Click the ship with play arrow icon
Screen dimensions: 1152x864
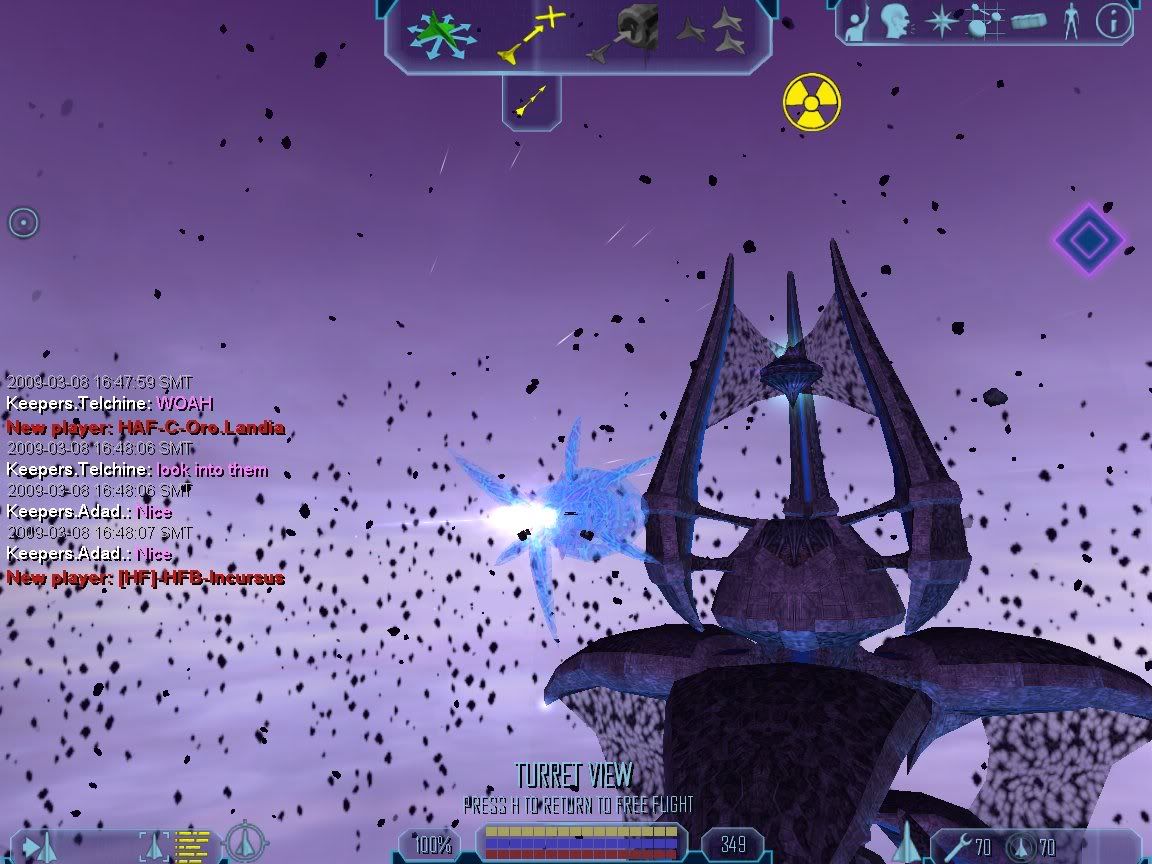(x=40, y=847)
